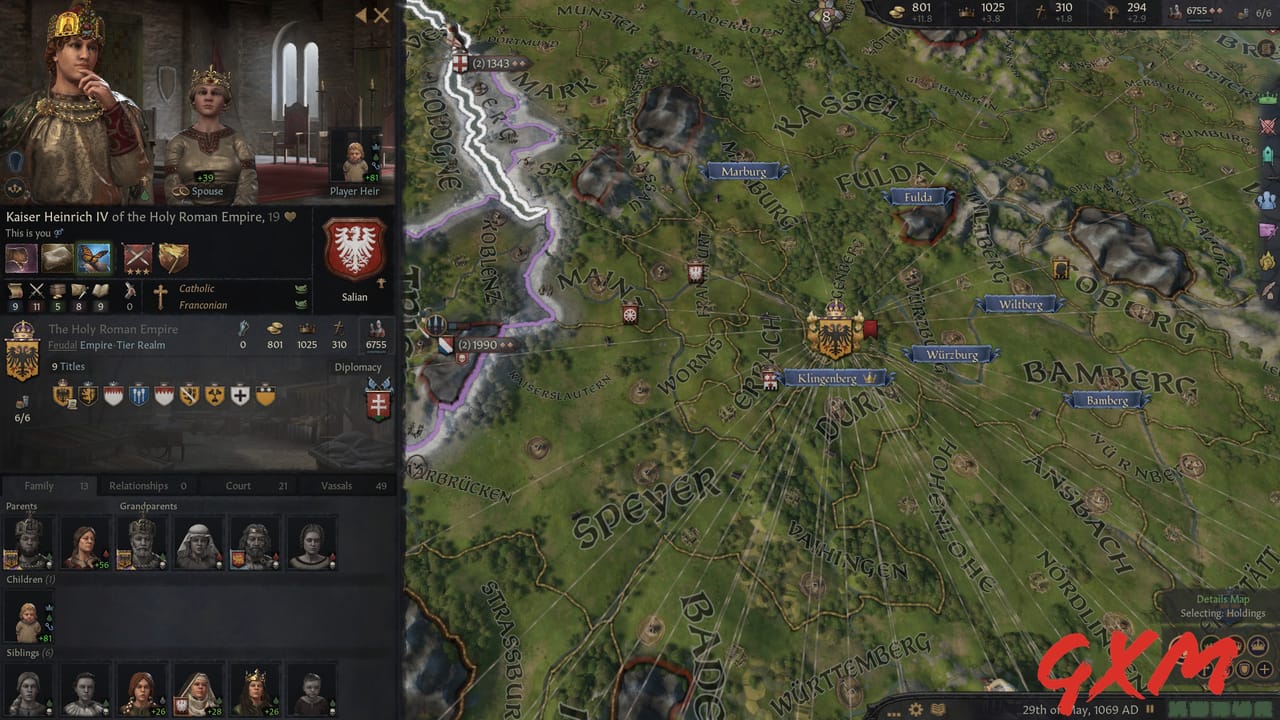
Task: Close the character panel with the X
Action: coord(381,15)
